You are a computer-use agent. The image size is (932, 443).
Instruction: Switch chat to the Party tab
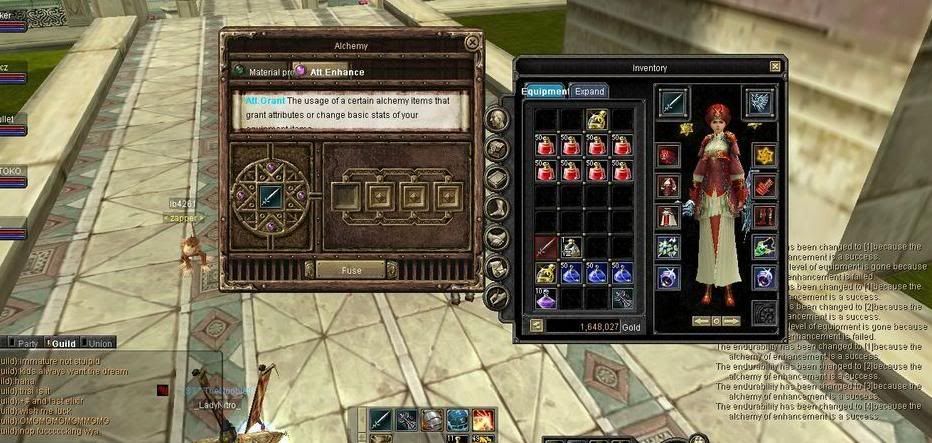coord(27,343)
